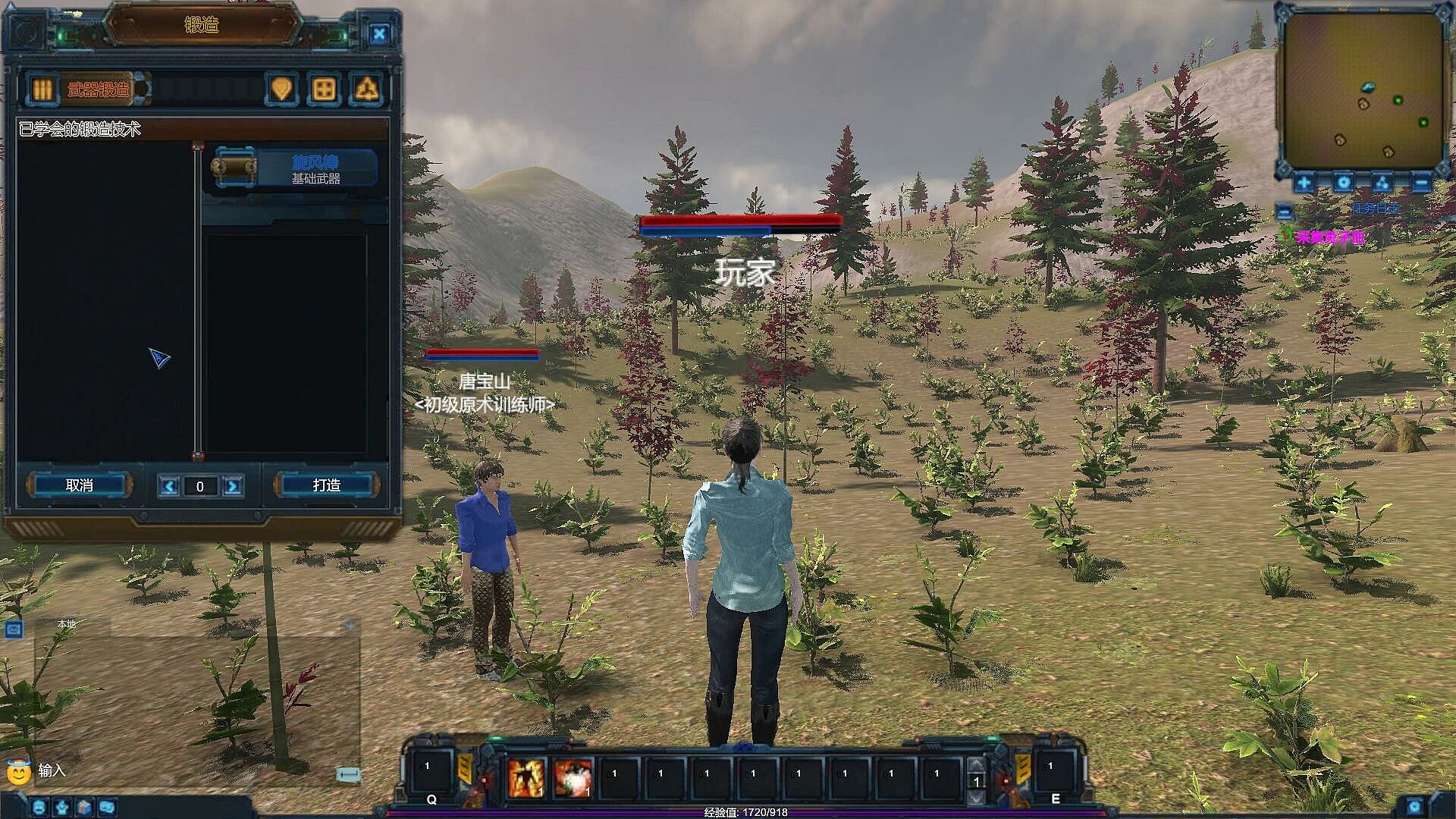Increase the forging quantity with right arrow
Image resolution: width=1456 pixels, height=819 pixels.
(x=233, y=486)
